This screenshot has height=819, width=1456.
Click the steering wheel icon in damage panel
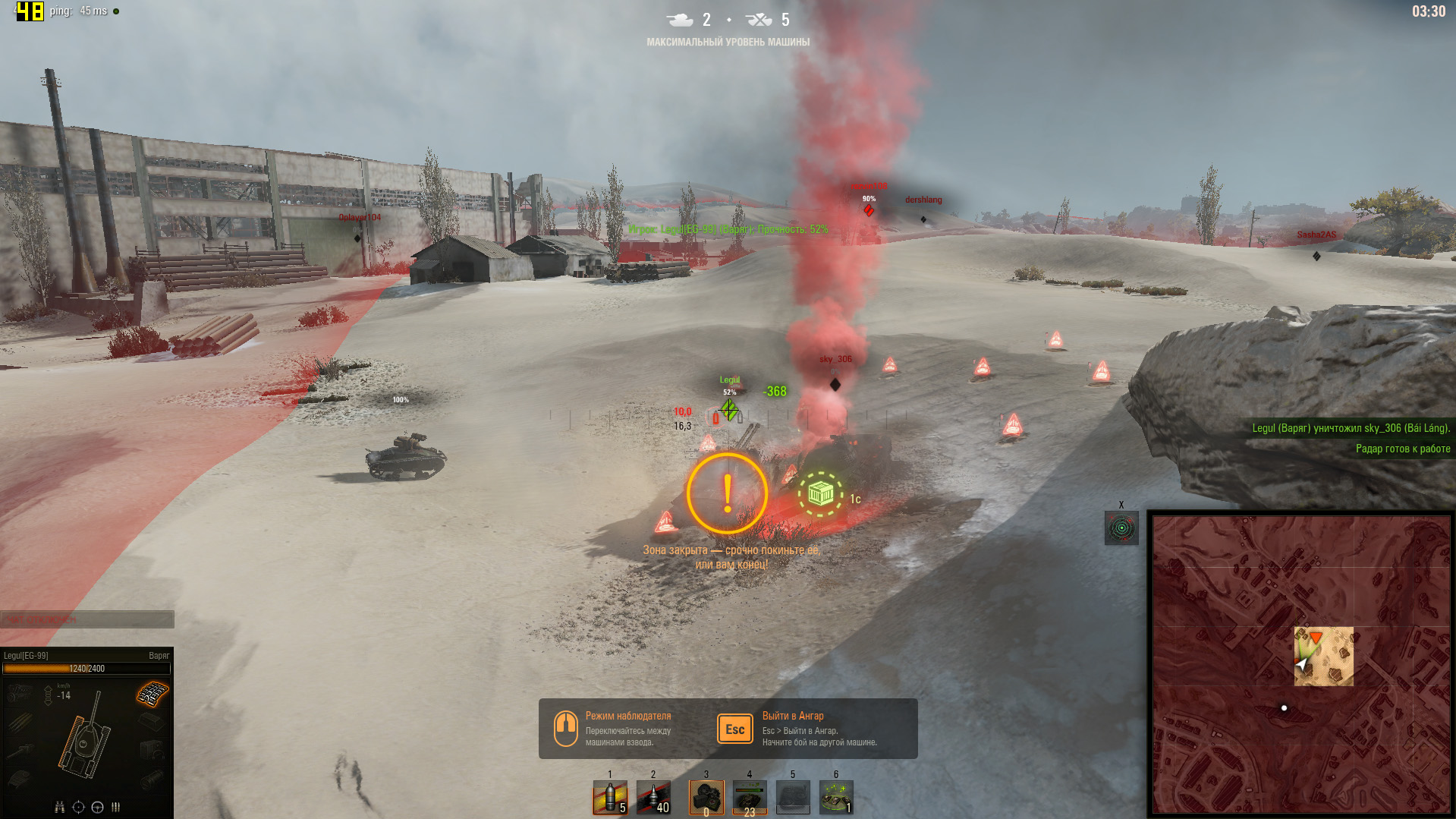[97, 807]
